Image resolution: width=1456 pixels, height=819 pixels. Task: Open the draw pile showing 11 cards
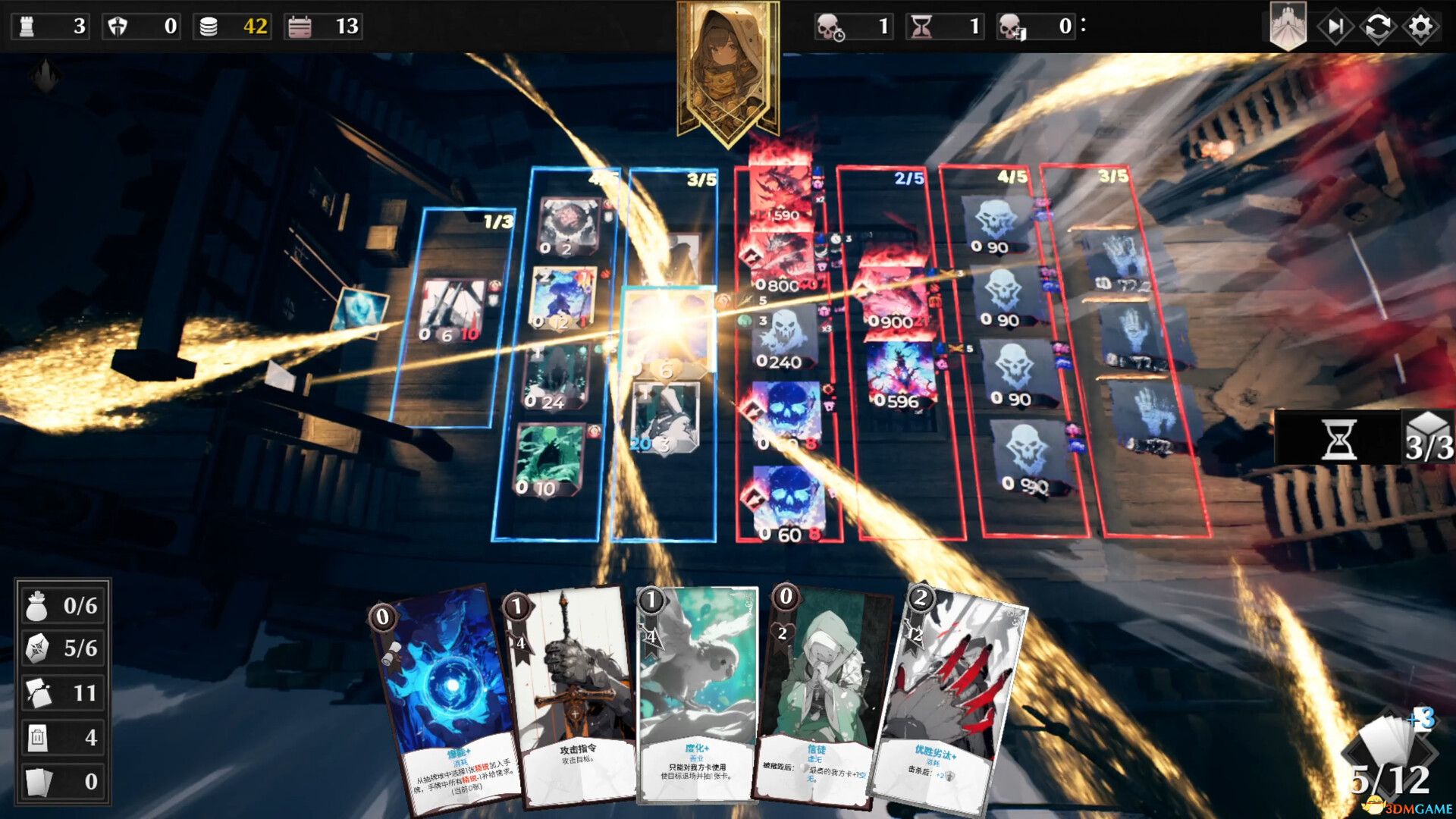(61, 692)
